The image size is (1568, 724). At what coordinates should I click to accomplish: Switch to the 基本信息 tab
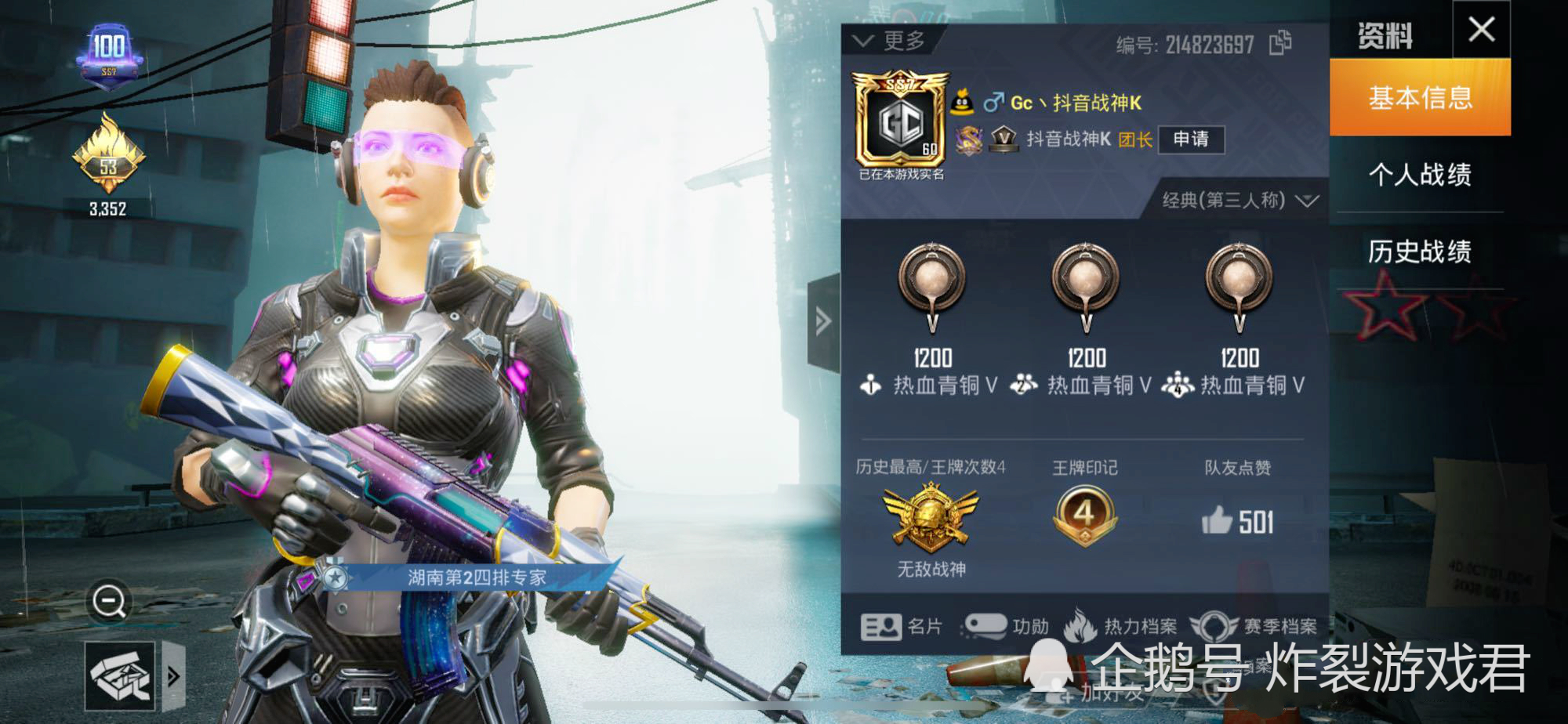pos(1420,97)
